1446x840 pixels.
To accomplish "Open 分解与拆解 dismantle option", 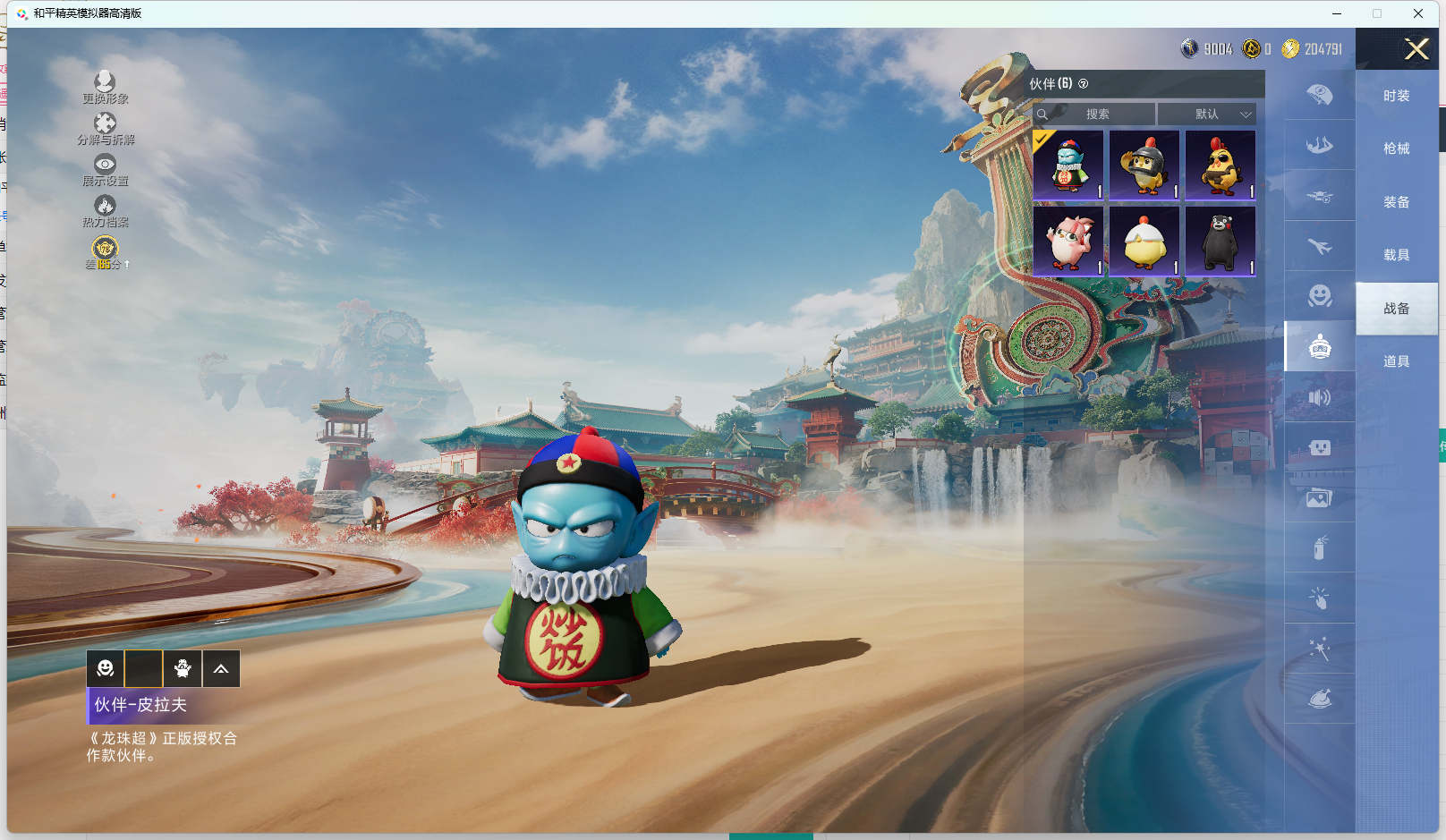I will click(x=105, y=128).
